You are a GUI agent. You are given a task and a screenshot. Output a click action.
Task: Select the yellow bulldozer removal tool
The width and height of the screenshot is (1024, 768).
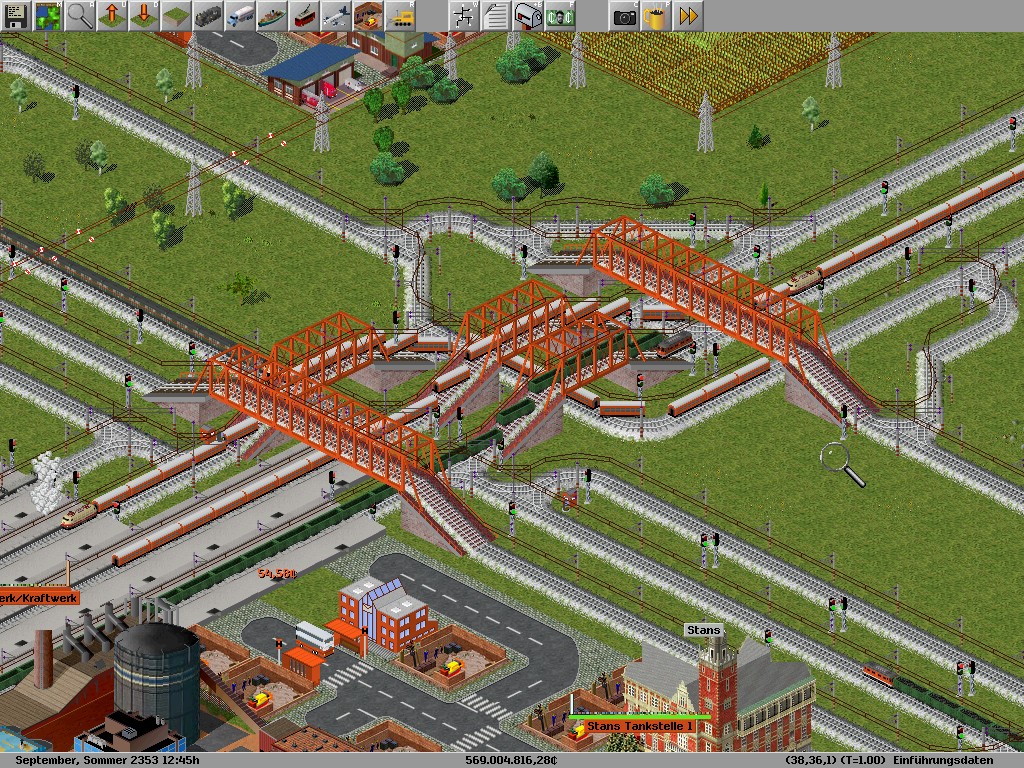tap(400, 16)
